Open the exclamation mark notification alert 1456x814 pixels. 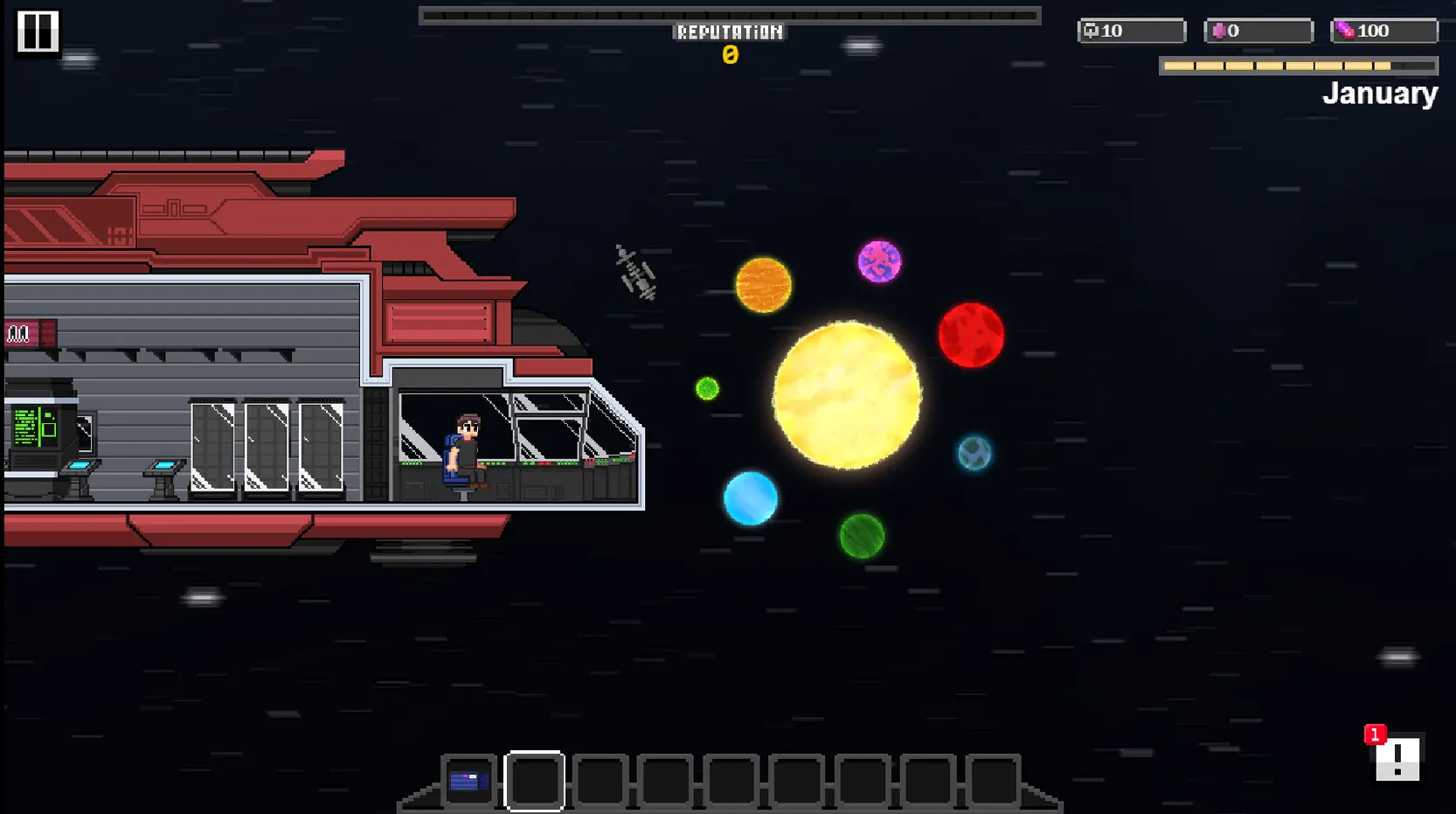coord(1397,757)
